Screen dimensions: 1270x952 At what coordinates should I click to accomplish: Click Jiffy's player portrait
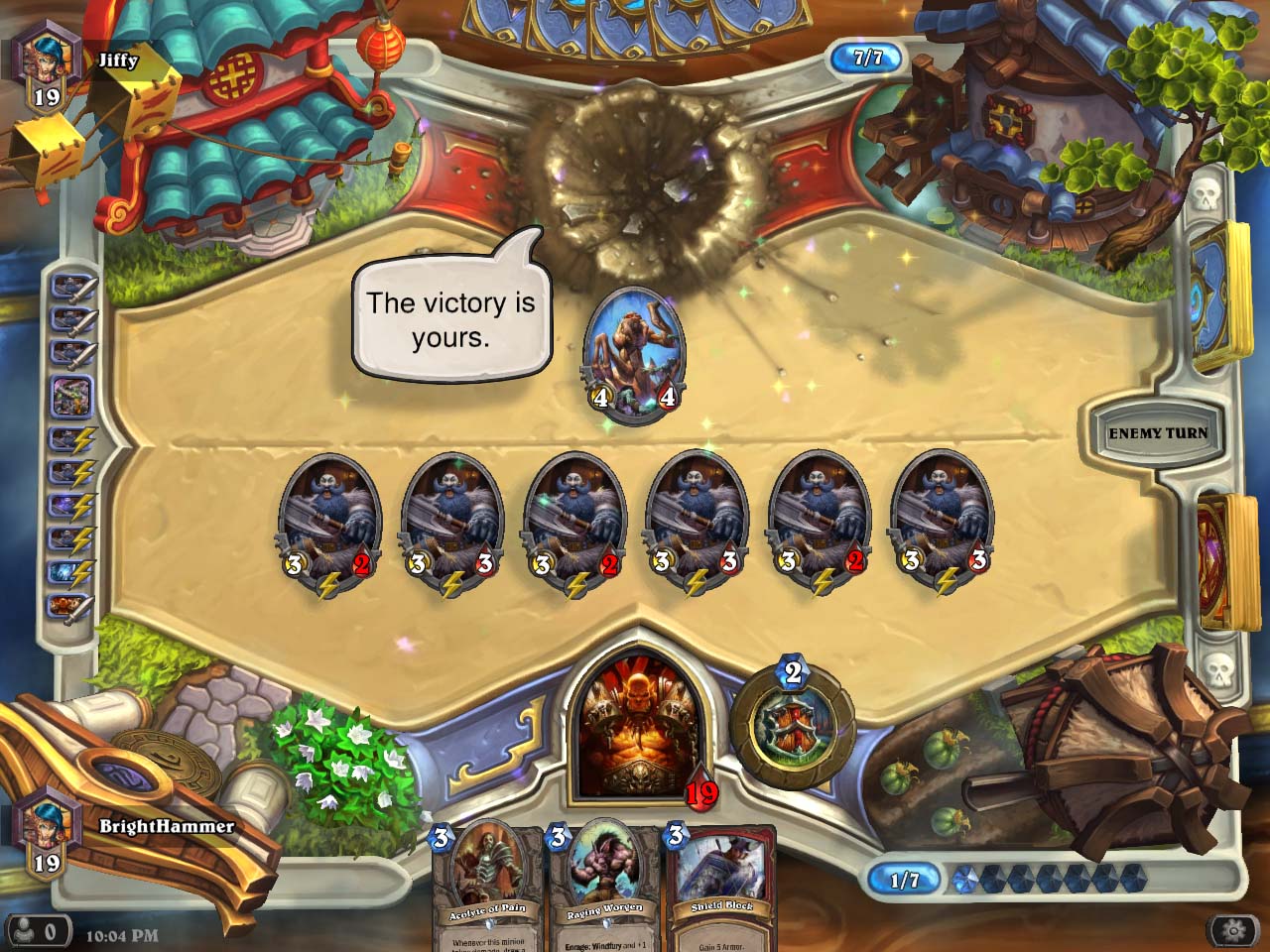pos(45,59)
